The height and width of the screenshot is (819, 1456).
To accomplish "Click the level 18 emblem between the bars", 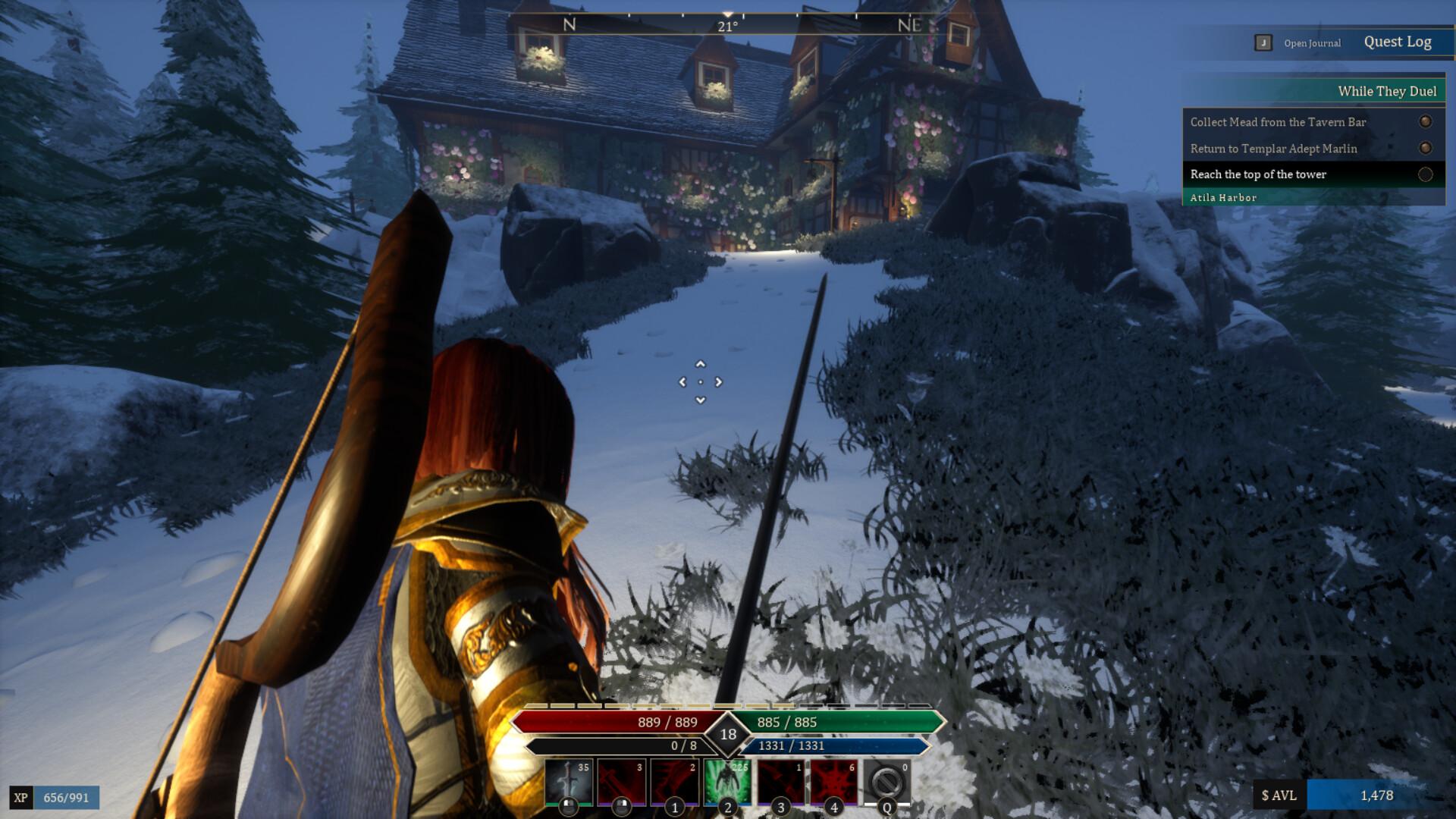I will tap(730, 733).
